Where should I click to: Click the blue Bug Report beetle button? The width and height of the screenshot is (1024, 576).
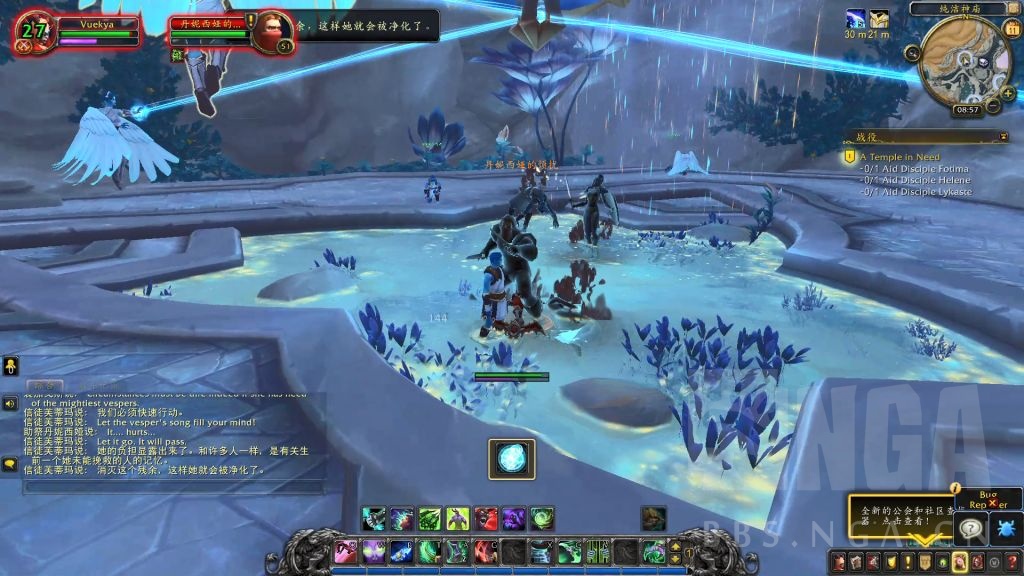1005,528
